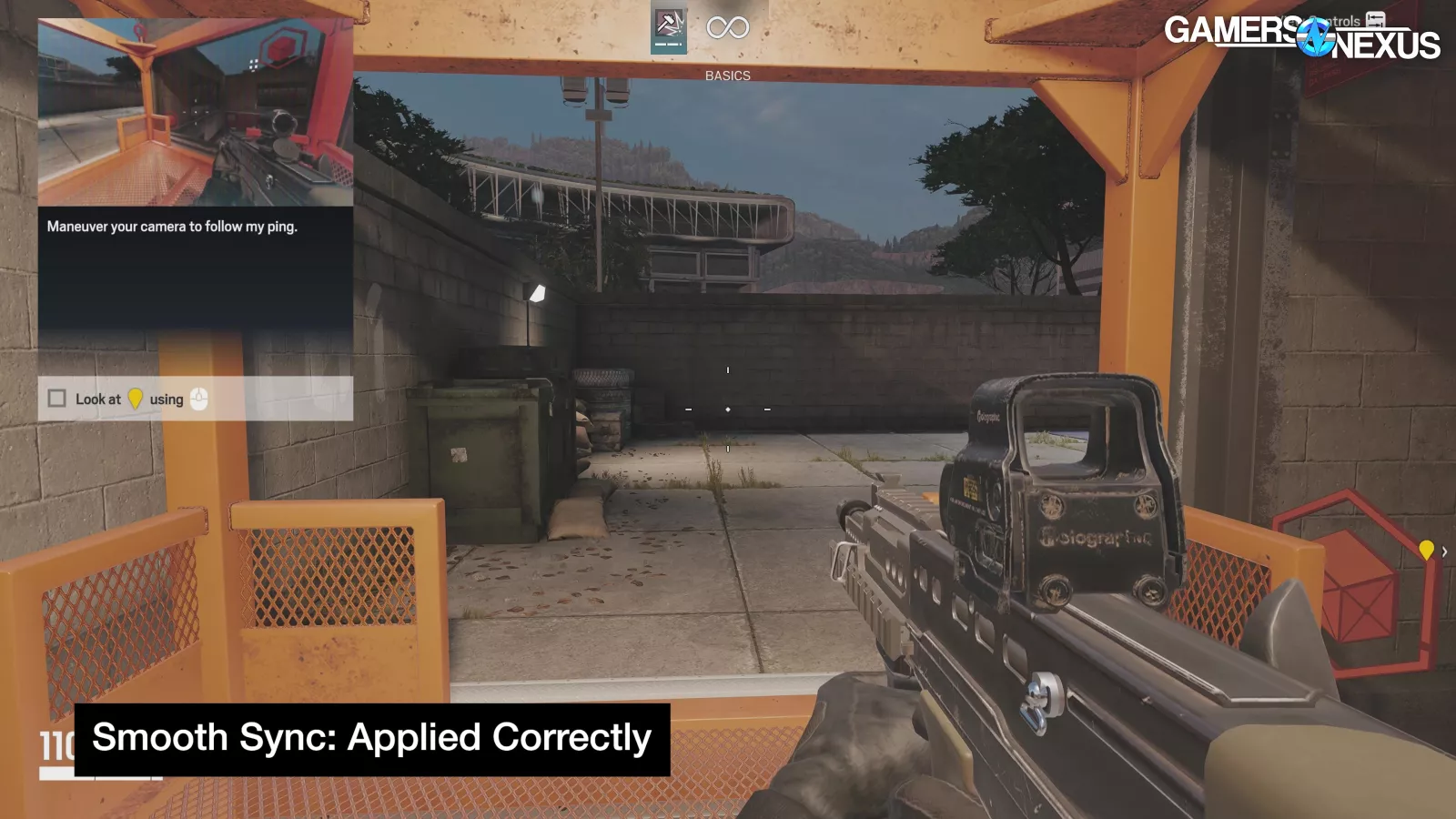Select the operator icon above BASICS
The width and height of the screenshot is (1456, 819).
pos(669,30)
